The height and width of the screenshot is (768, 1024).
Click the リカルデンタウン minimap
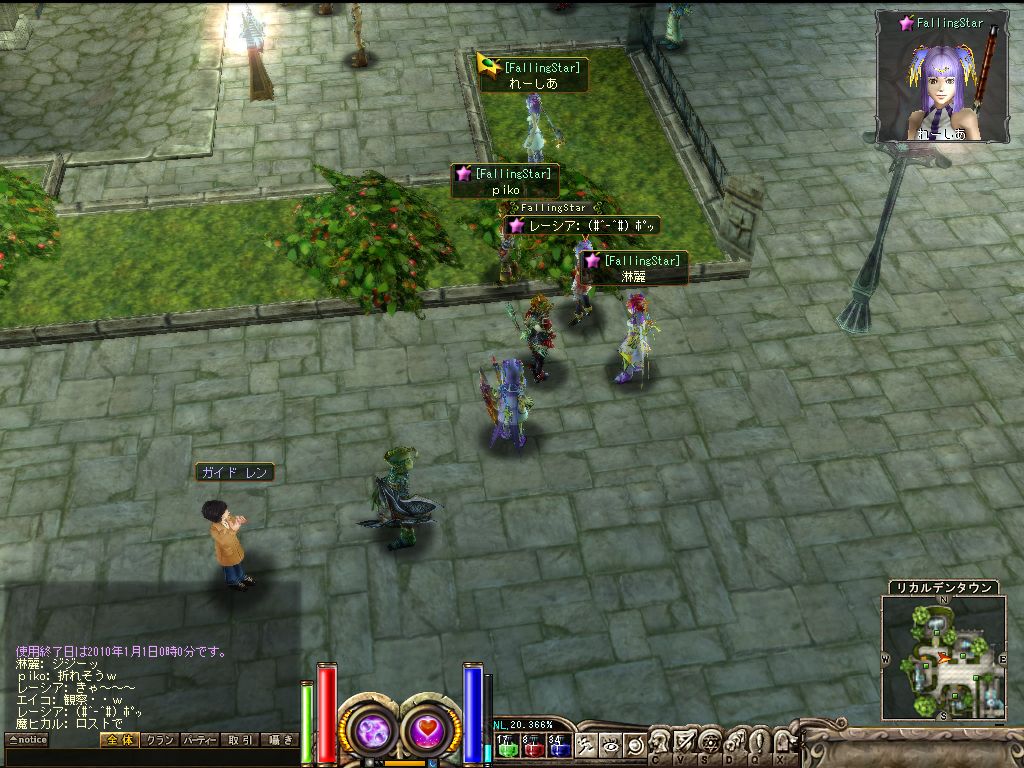pos(943,657)
